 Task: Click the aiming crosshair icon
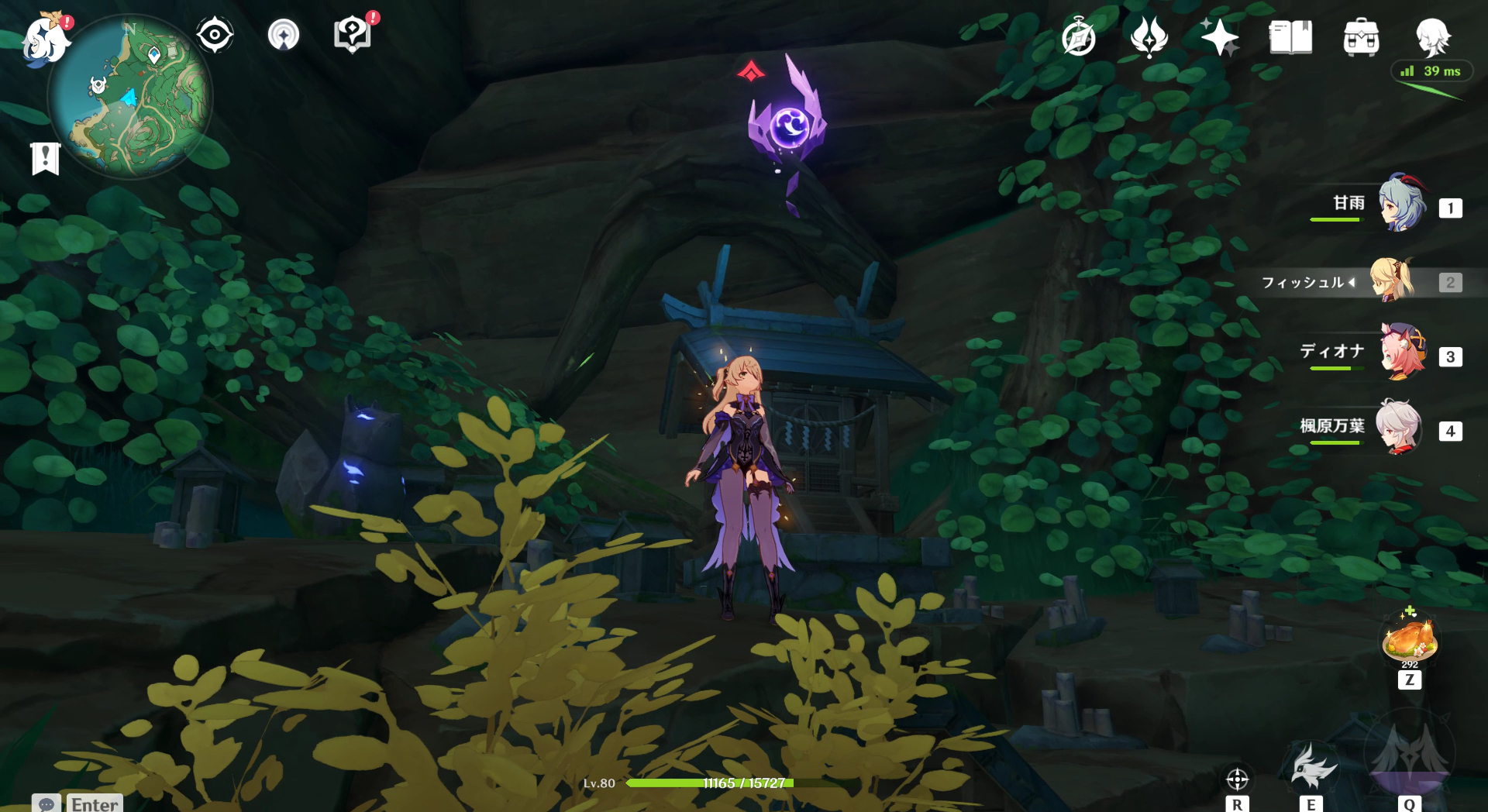pos(1237,778)
